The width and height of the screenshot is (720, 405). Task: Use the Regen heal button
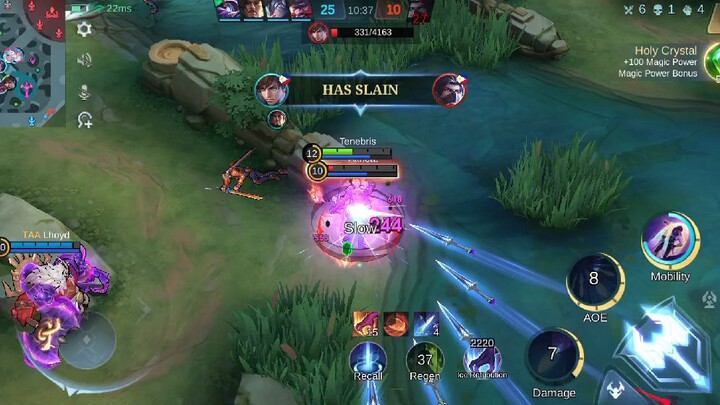pyautogui.click(x=425, y=360)
